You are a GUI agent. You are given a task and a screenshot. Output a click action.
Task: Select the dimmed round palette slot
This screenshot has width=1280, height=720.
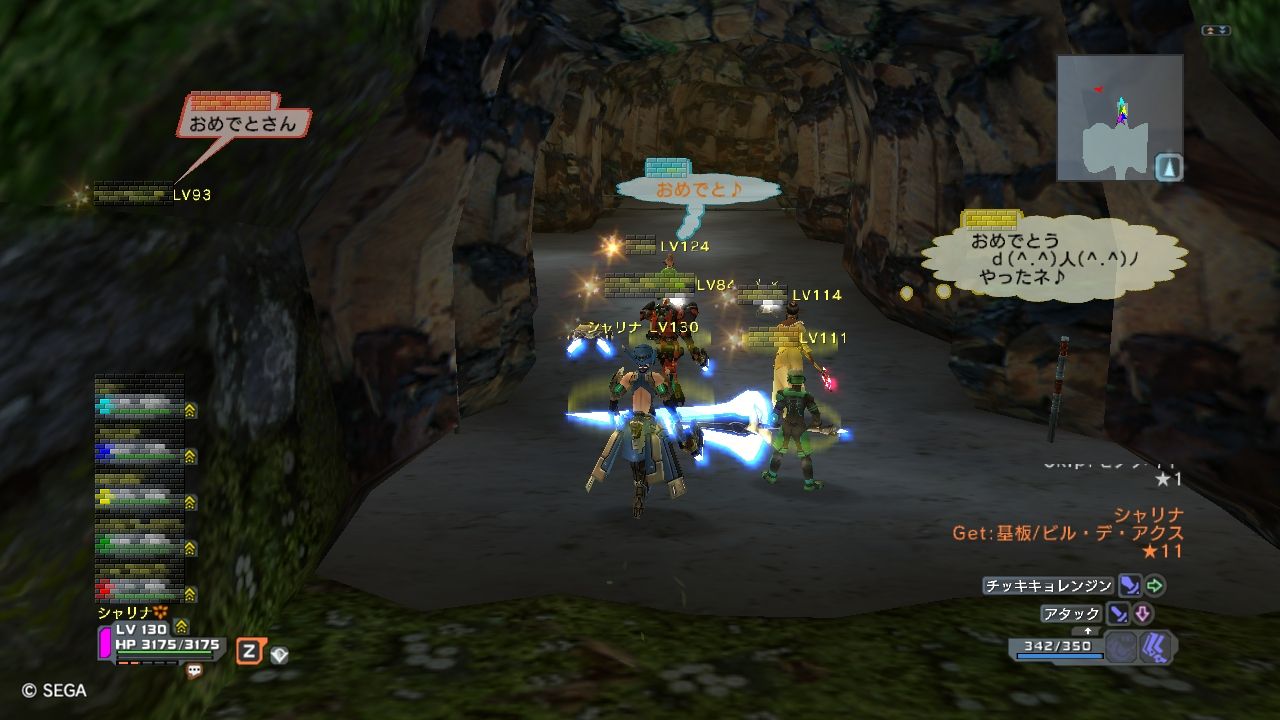click(x=1121, y=647)
